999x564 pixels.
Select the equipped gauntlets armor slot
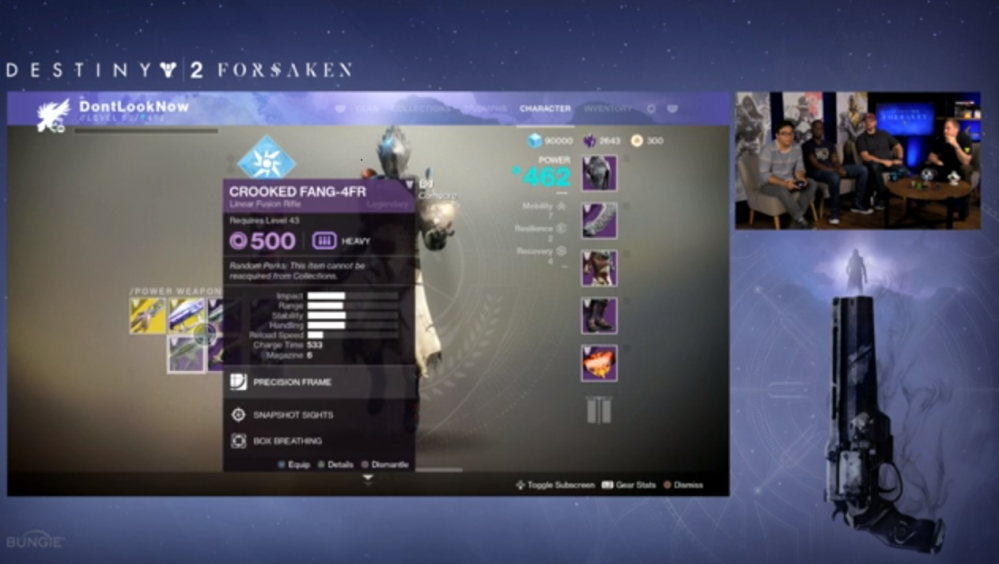click(x=599, y=220)
